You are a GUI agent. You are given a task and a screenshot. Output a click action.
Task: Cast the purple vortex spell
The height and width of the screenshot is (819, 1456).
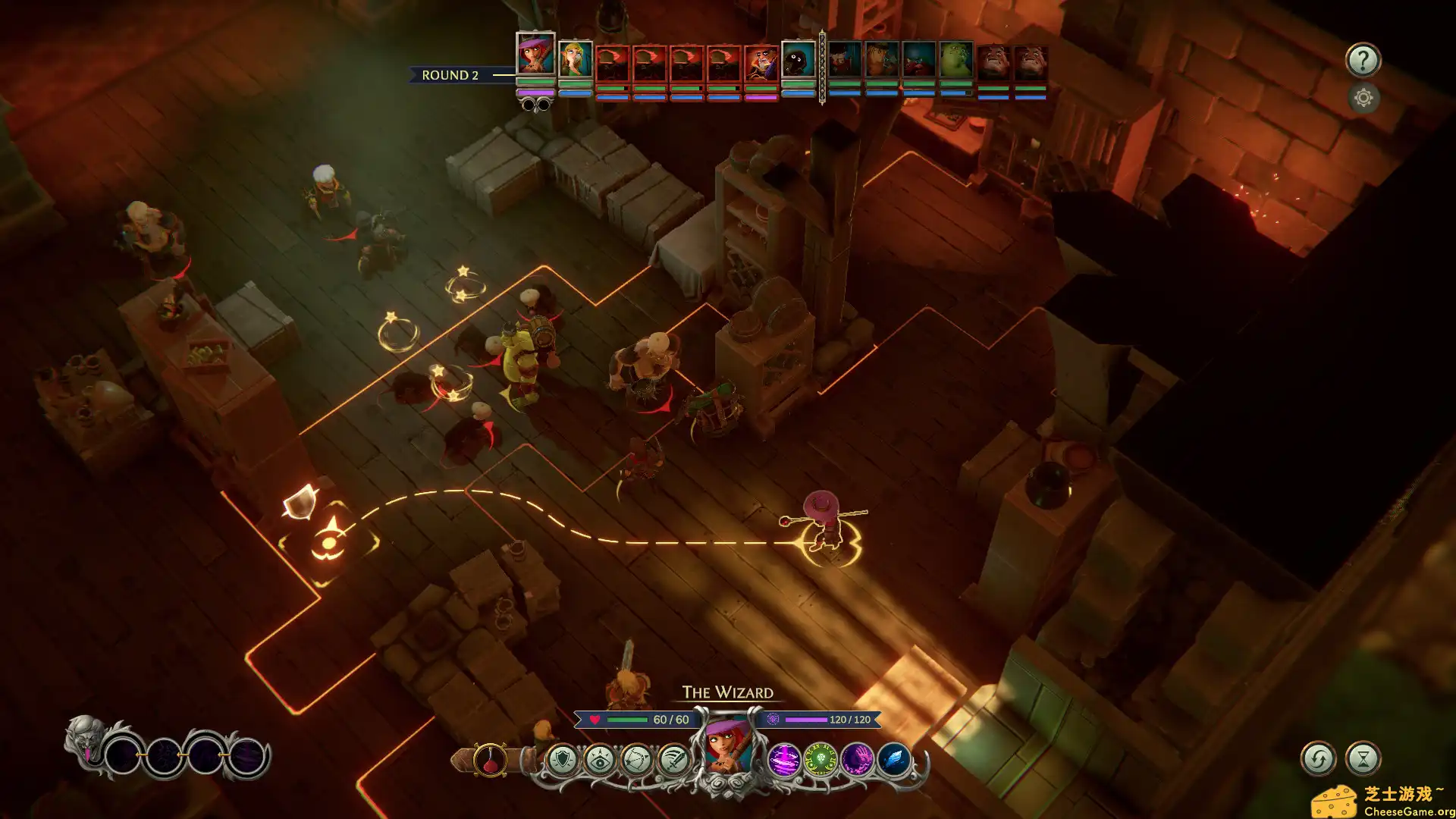click(783, 760)
